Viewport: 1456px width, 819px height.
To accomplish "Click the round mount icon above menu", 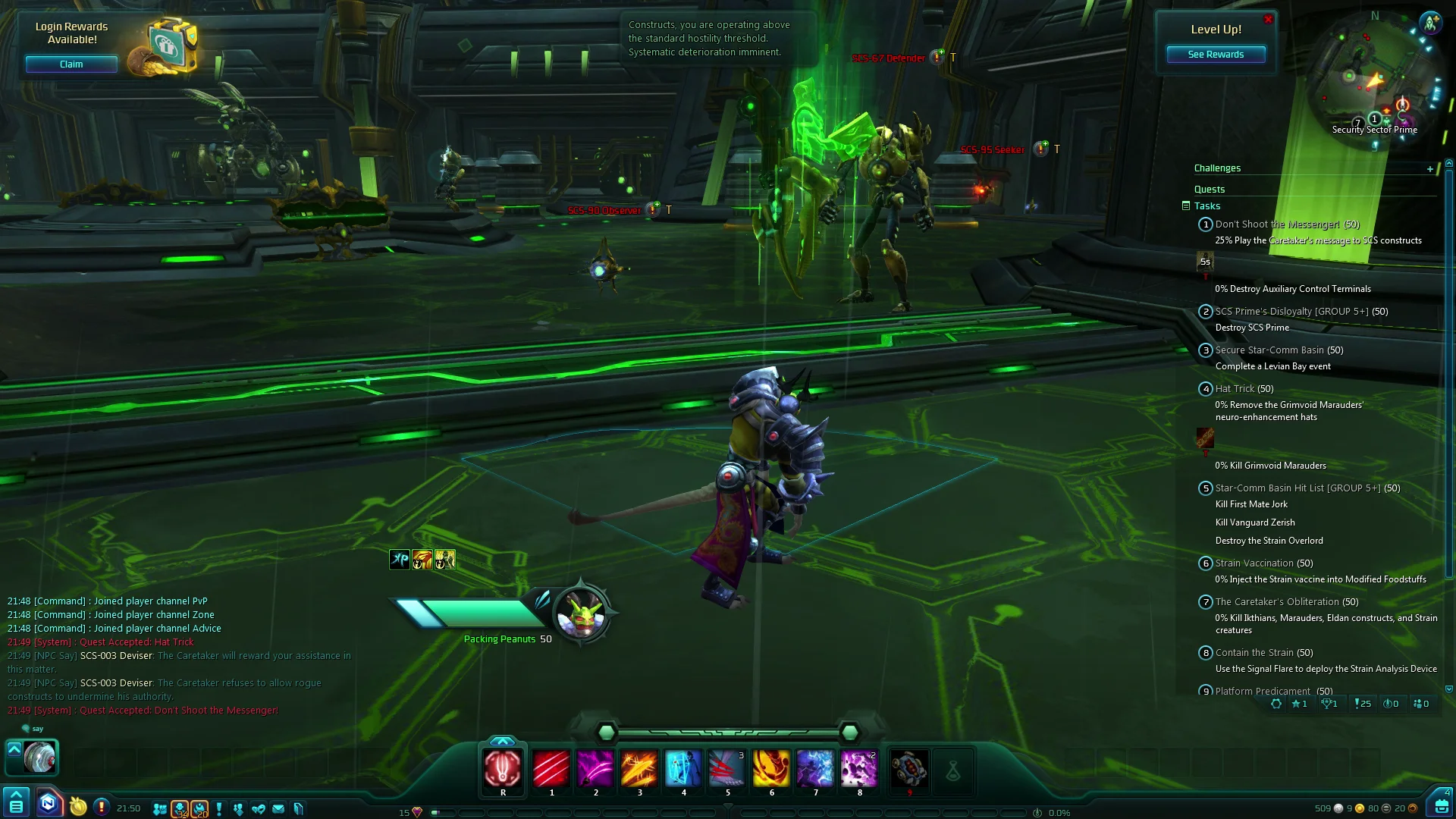I will point(39,757).
